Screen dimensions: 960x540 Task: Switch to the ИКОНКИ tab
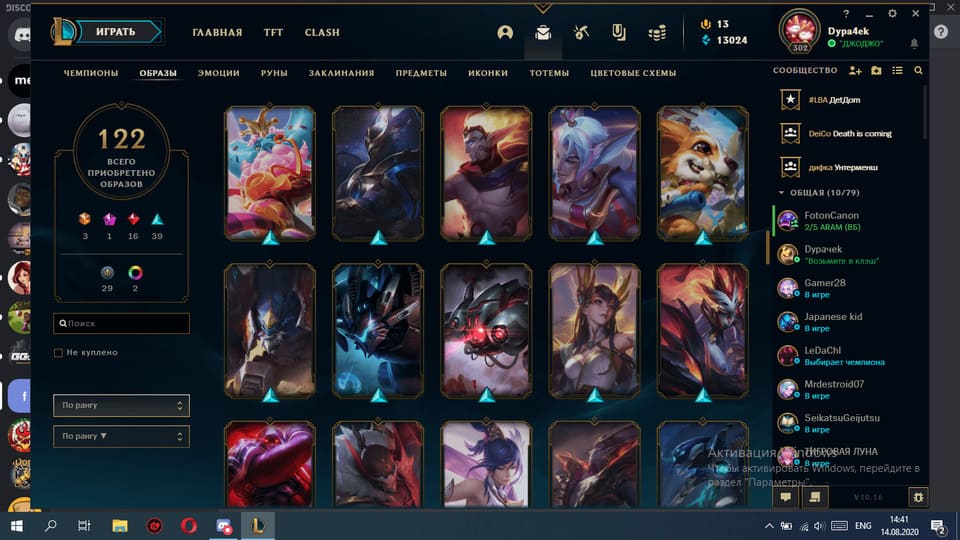[x=488, y=73]
